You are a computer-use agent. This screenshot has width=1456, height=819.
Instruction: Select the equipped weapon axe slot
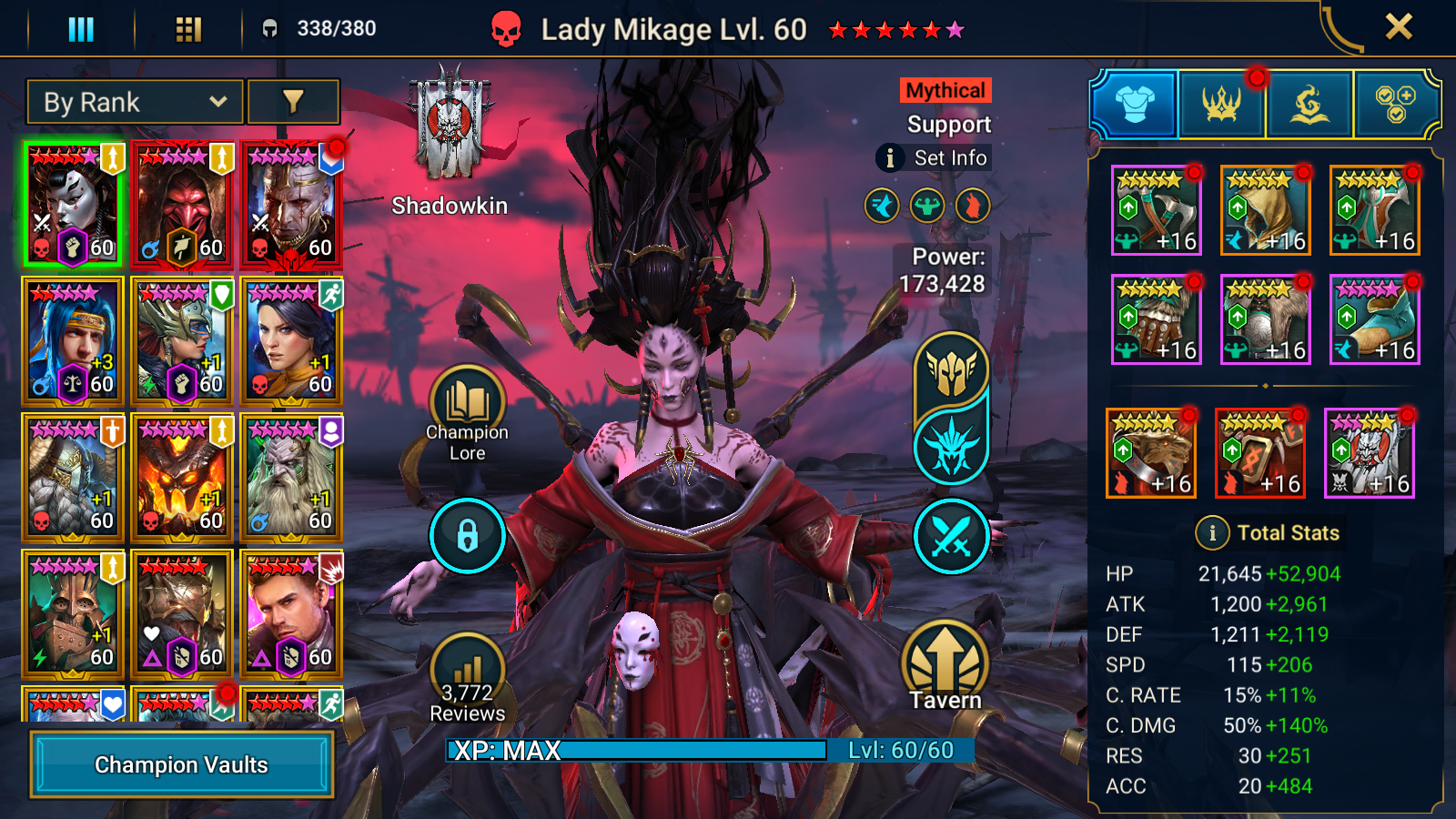point(1157,210)
